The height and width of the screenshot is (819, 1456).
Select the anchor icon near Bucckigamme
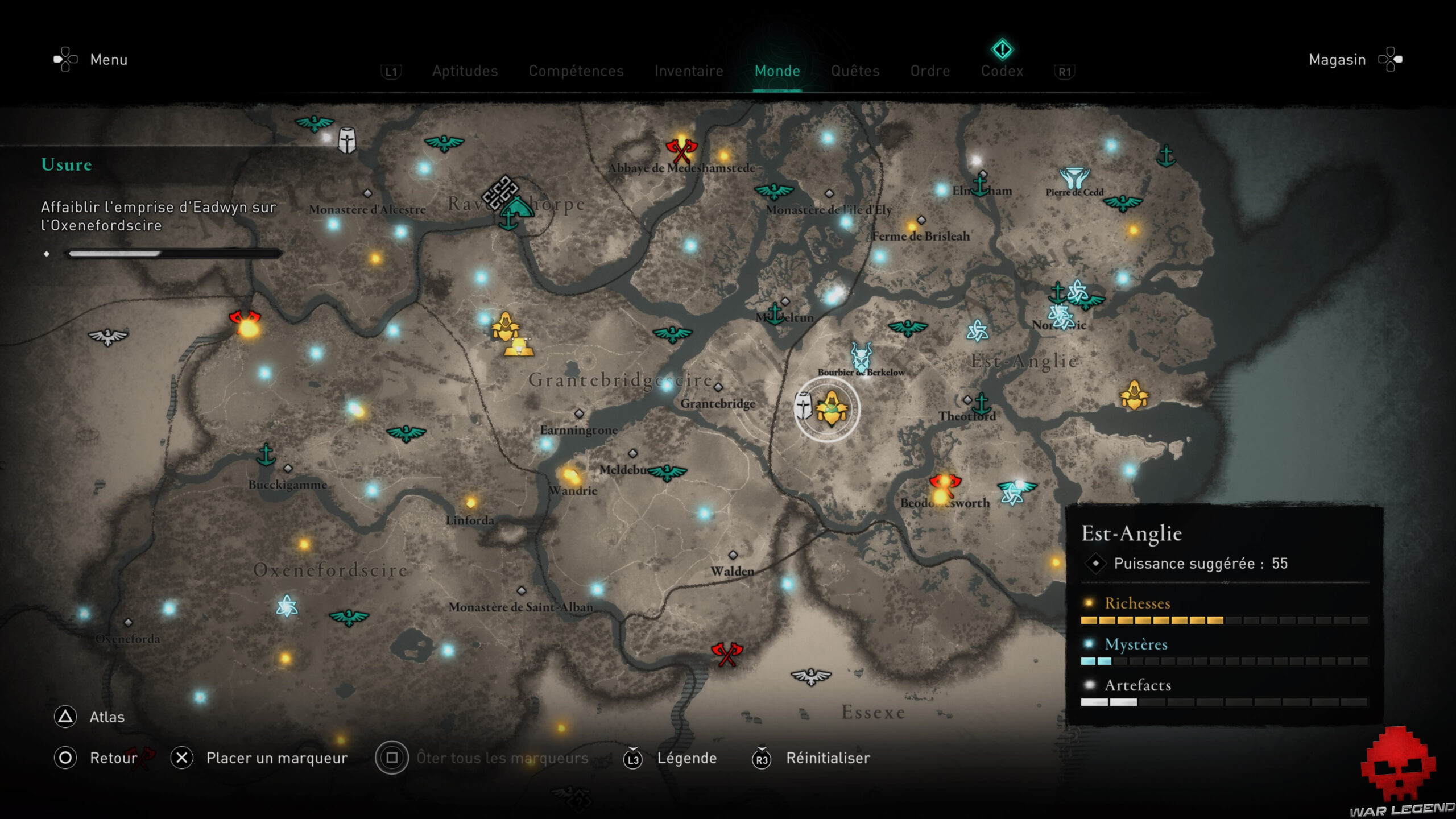tap(265, 456)
